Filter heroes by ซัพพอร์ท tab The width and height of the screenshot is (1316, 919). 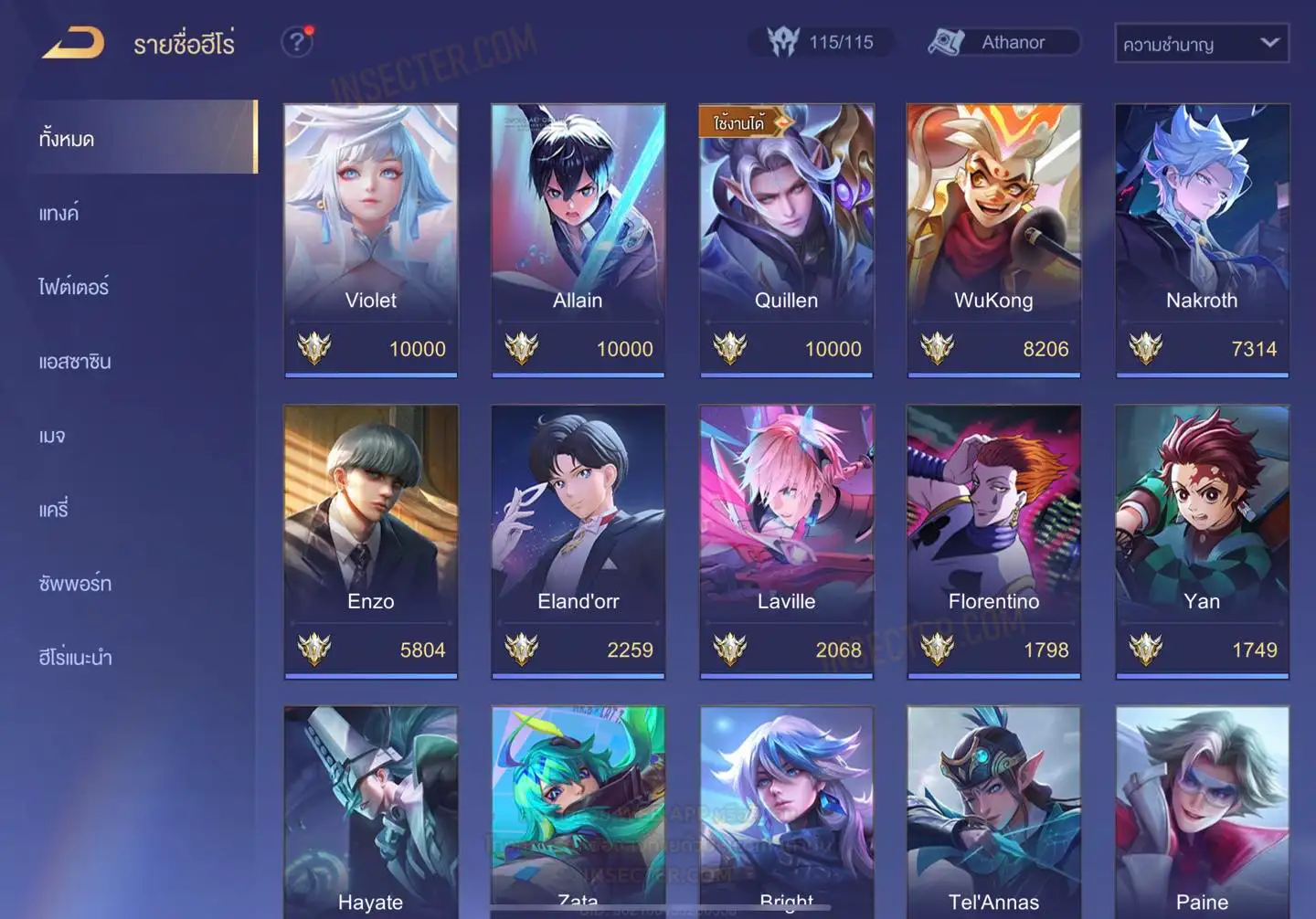click(75, 584)
